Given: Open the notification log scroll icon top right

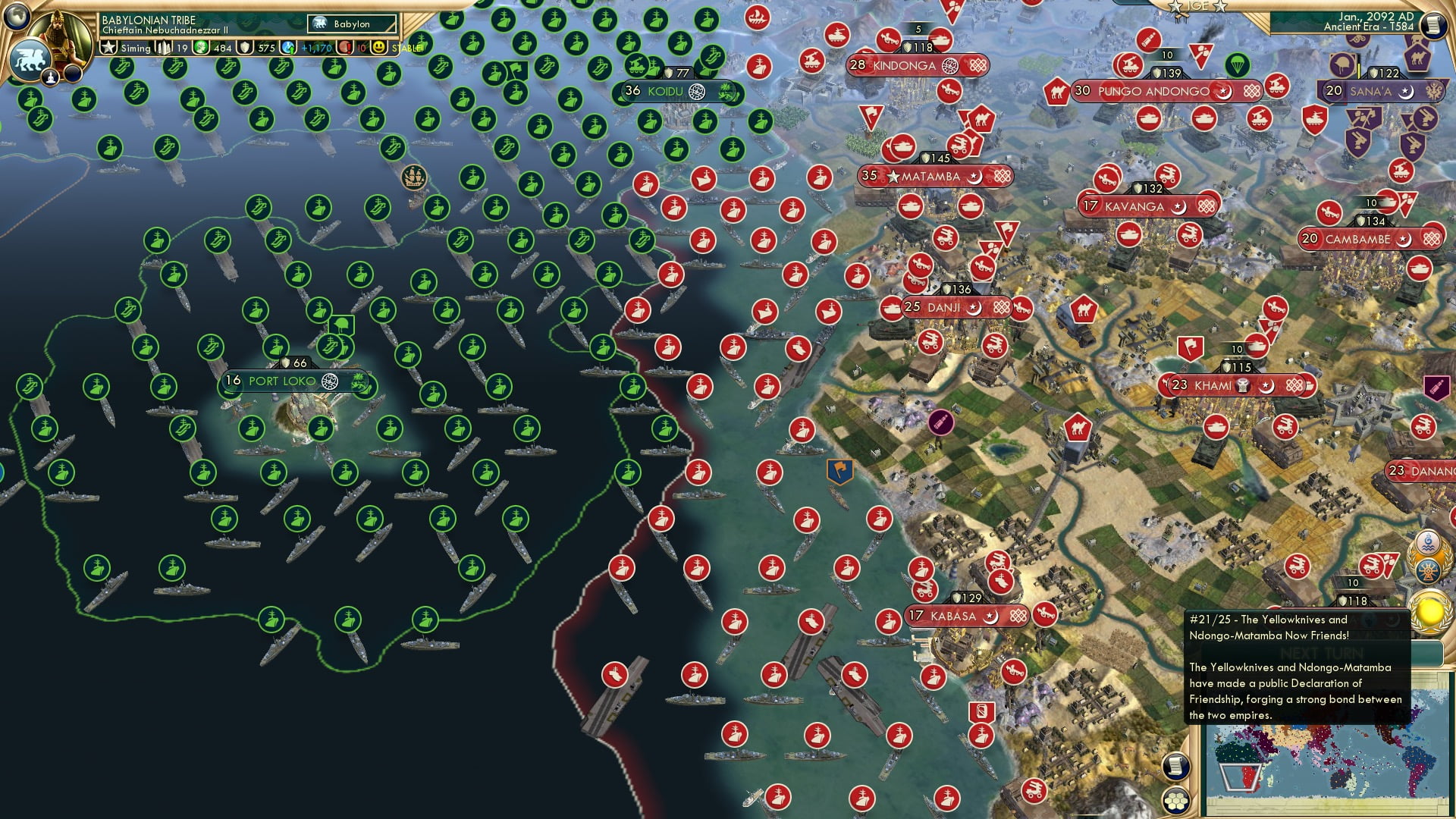Looking at the screenshot, I should (x=1434, y=26).
